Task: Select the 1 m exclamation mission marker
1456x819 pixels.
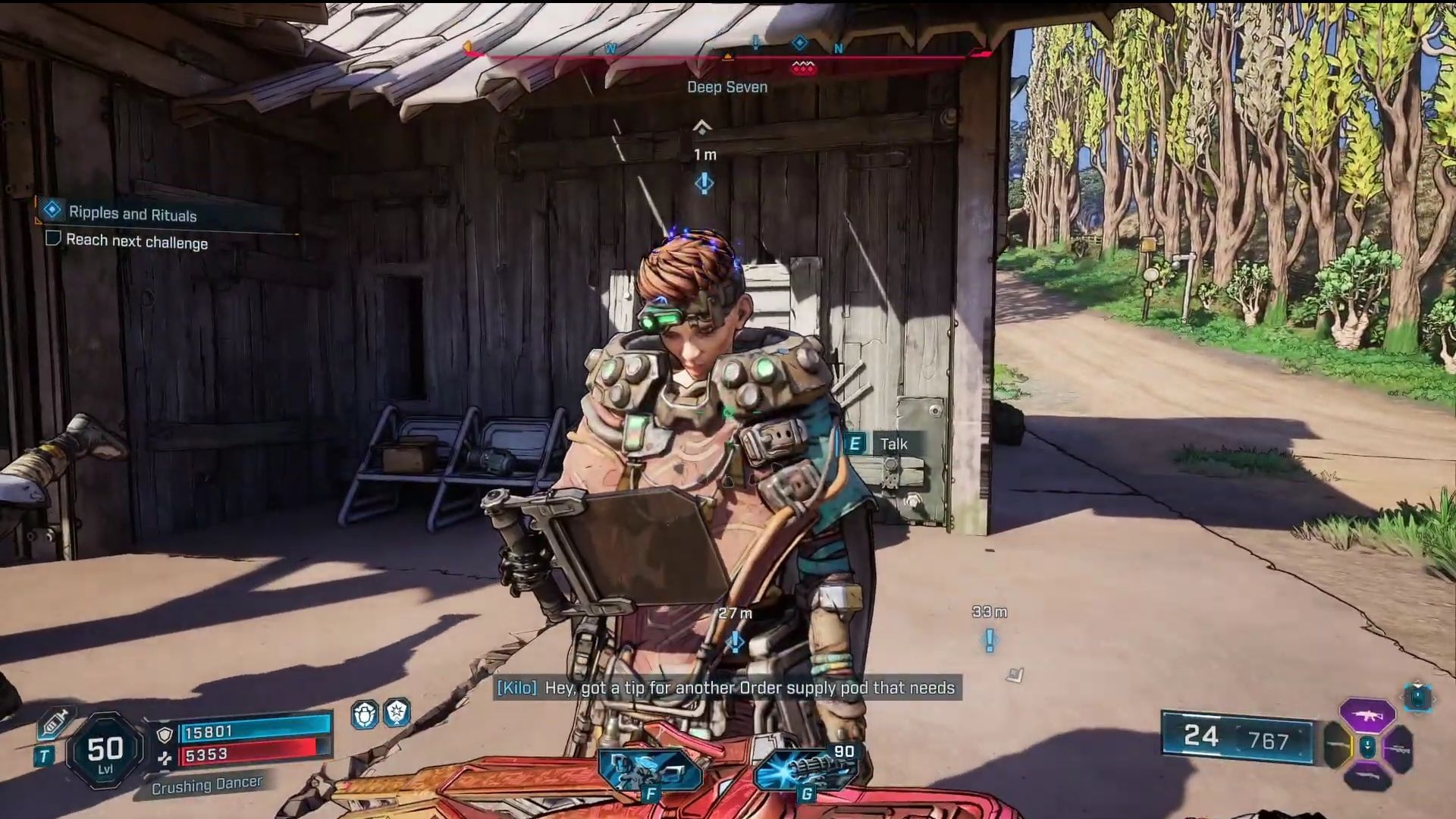Action: [704, 183]
